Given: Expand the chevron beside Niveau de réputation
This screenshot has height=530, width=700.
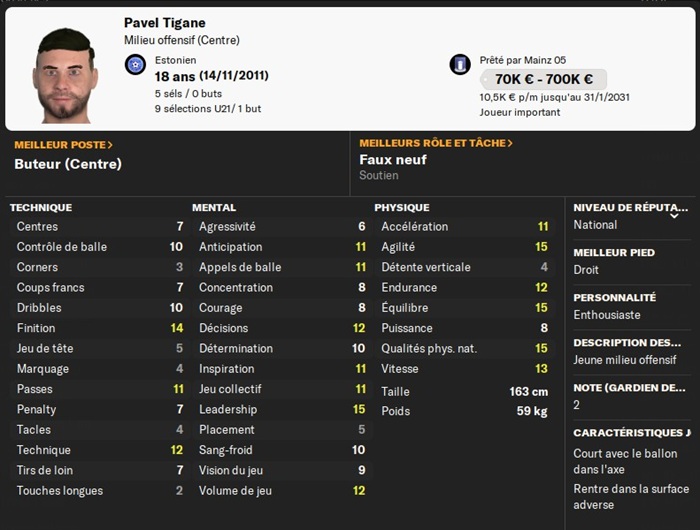Looking at the screenshot, I should pyautogui.click(x=674, y=215).
